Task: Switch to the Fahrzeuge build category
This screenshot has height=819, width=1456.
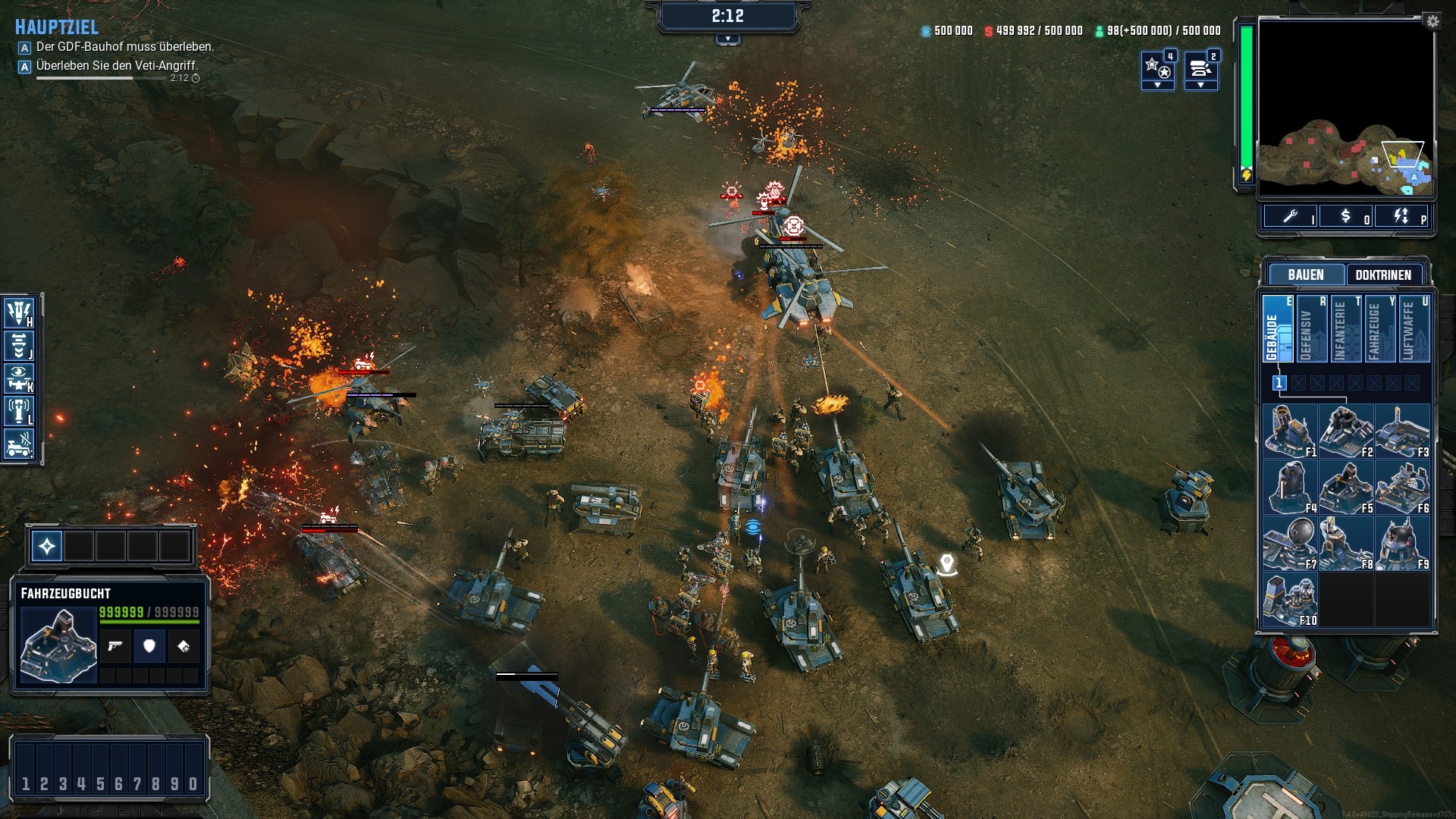Action: [1379, 329]
